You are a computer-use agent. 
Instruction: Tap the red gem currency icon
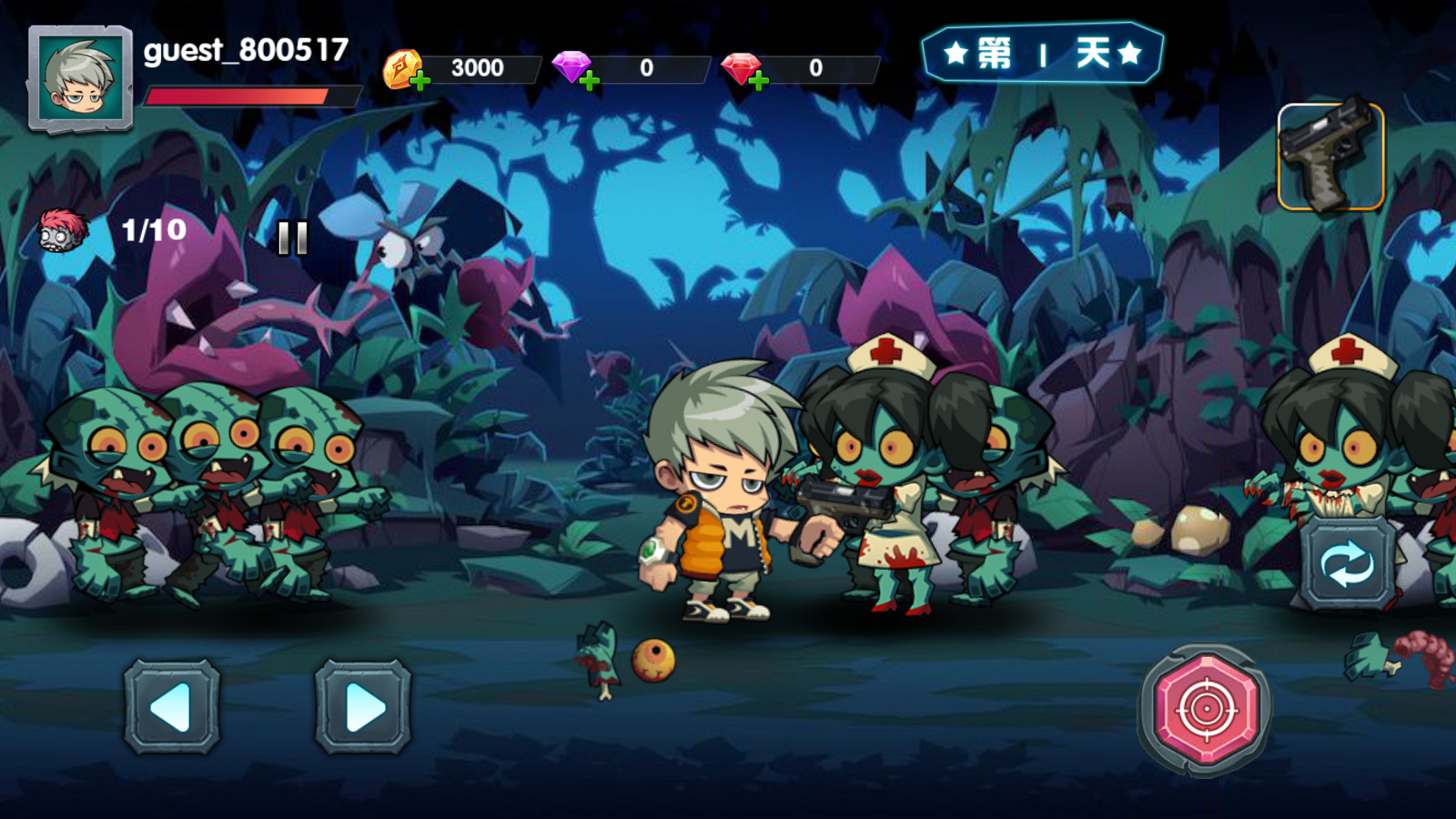pyautogui.click(x=740, y=66)
